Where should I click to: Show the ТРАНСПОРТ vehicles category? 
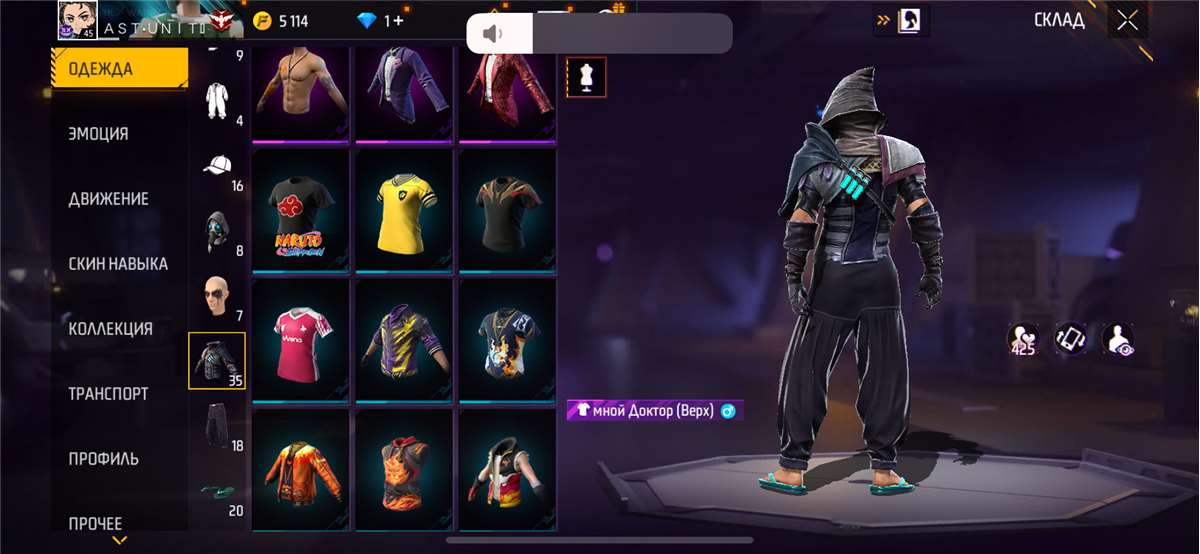point(108,394)
